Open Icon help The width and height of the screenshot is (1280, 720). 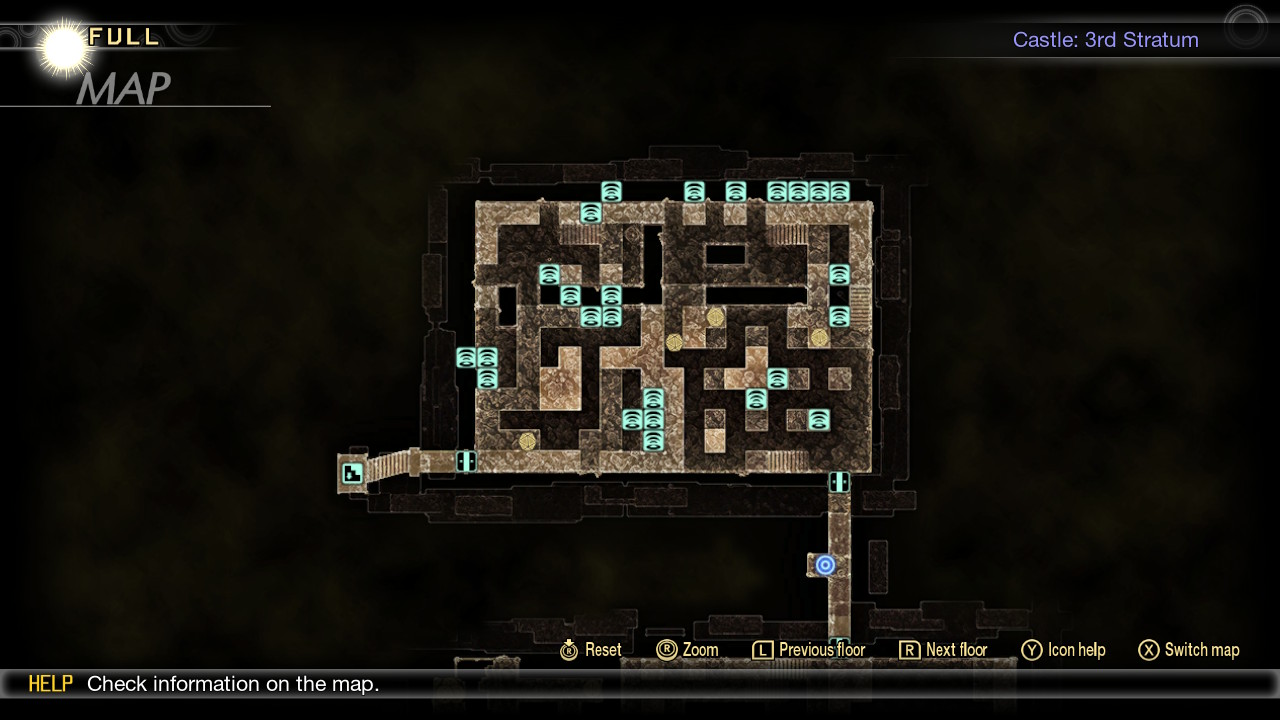point(1078,650)
